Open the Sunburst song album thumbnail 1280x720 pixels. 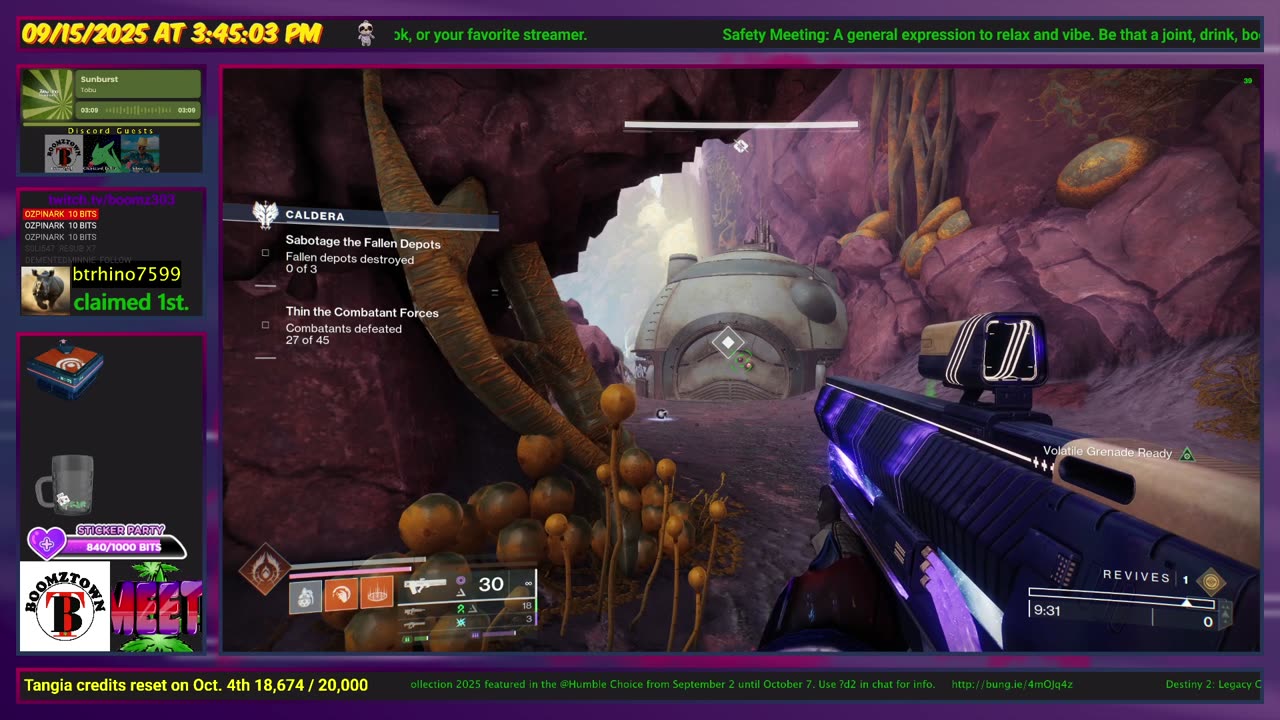[49, 93]
